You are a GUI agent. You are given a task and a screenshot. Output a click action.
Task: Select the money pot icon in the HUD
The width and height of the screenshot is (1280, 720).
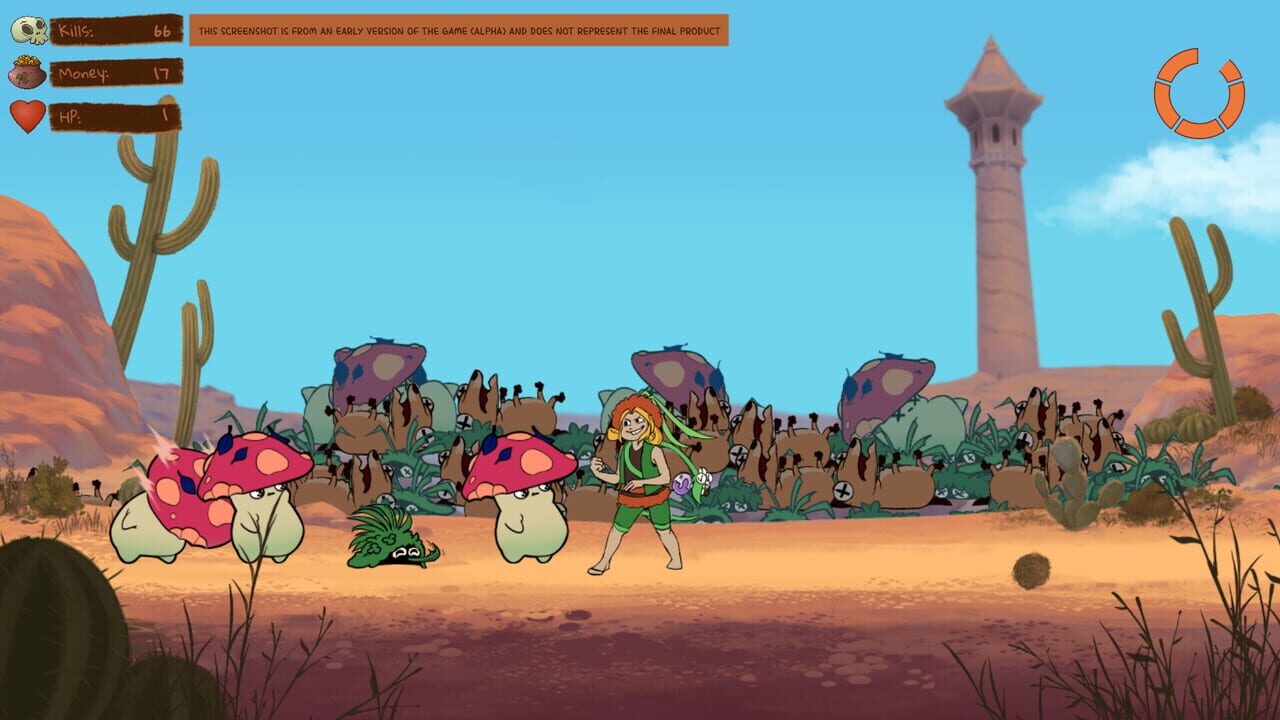click(x=28, y=73)
